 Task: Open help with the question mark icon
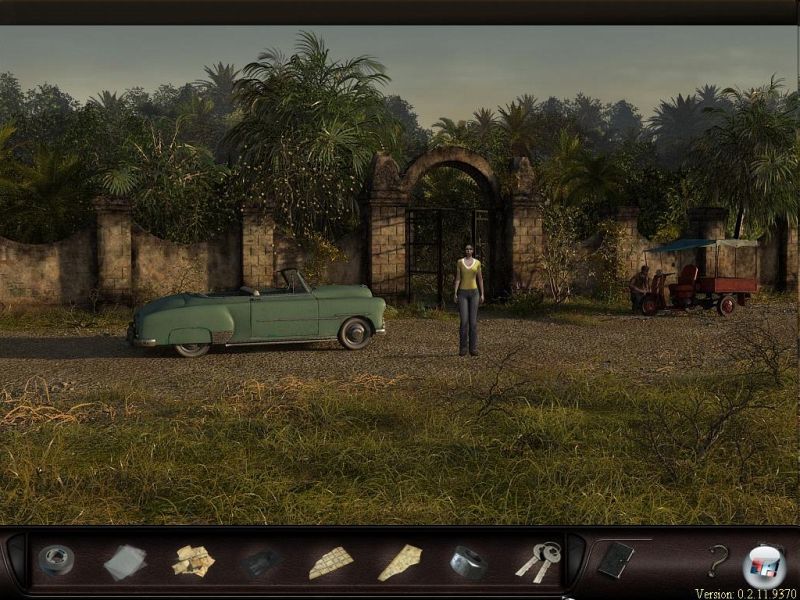click(x=717, y=561)
